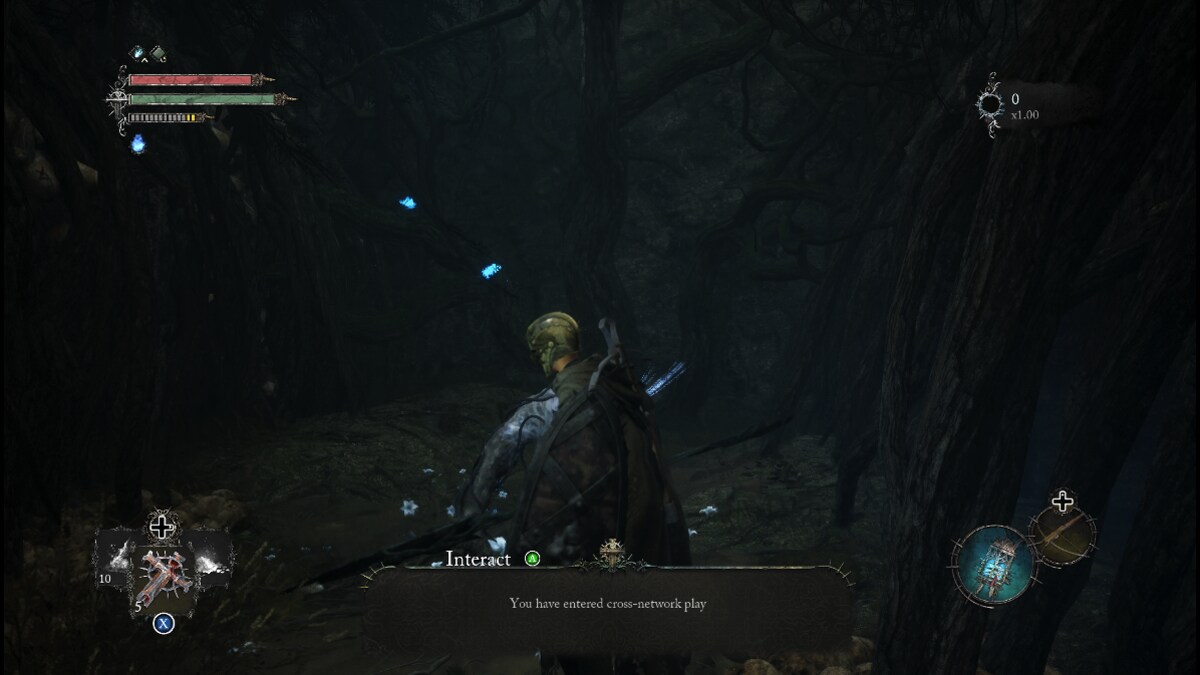1200x675 pixels.
Task: Select the crossbow ranged weapon icon
Action: tap(1063, 535)
